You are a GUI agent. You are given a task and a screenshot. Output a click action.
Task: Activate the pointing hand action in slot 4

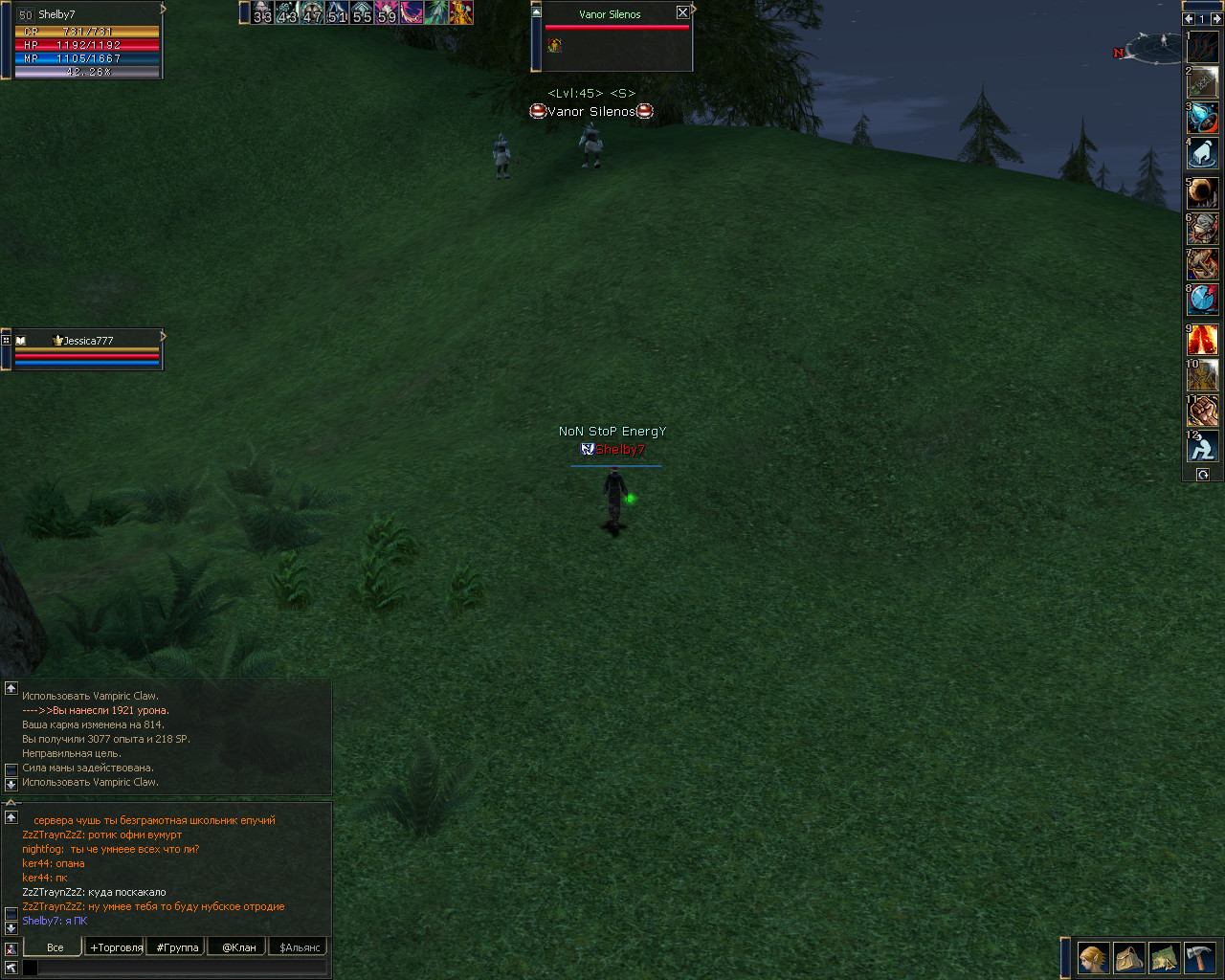1203,153
